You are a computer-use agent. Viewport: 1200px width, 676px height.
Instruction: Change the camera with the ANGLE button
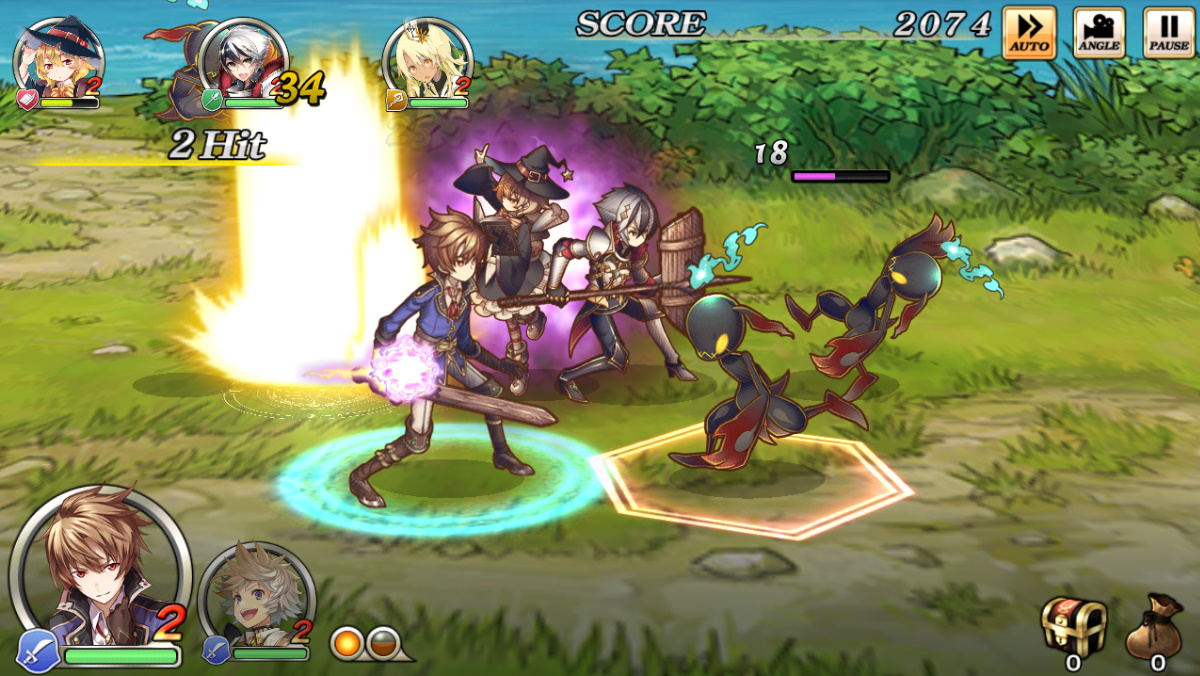(1099, 32)
